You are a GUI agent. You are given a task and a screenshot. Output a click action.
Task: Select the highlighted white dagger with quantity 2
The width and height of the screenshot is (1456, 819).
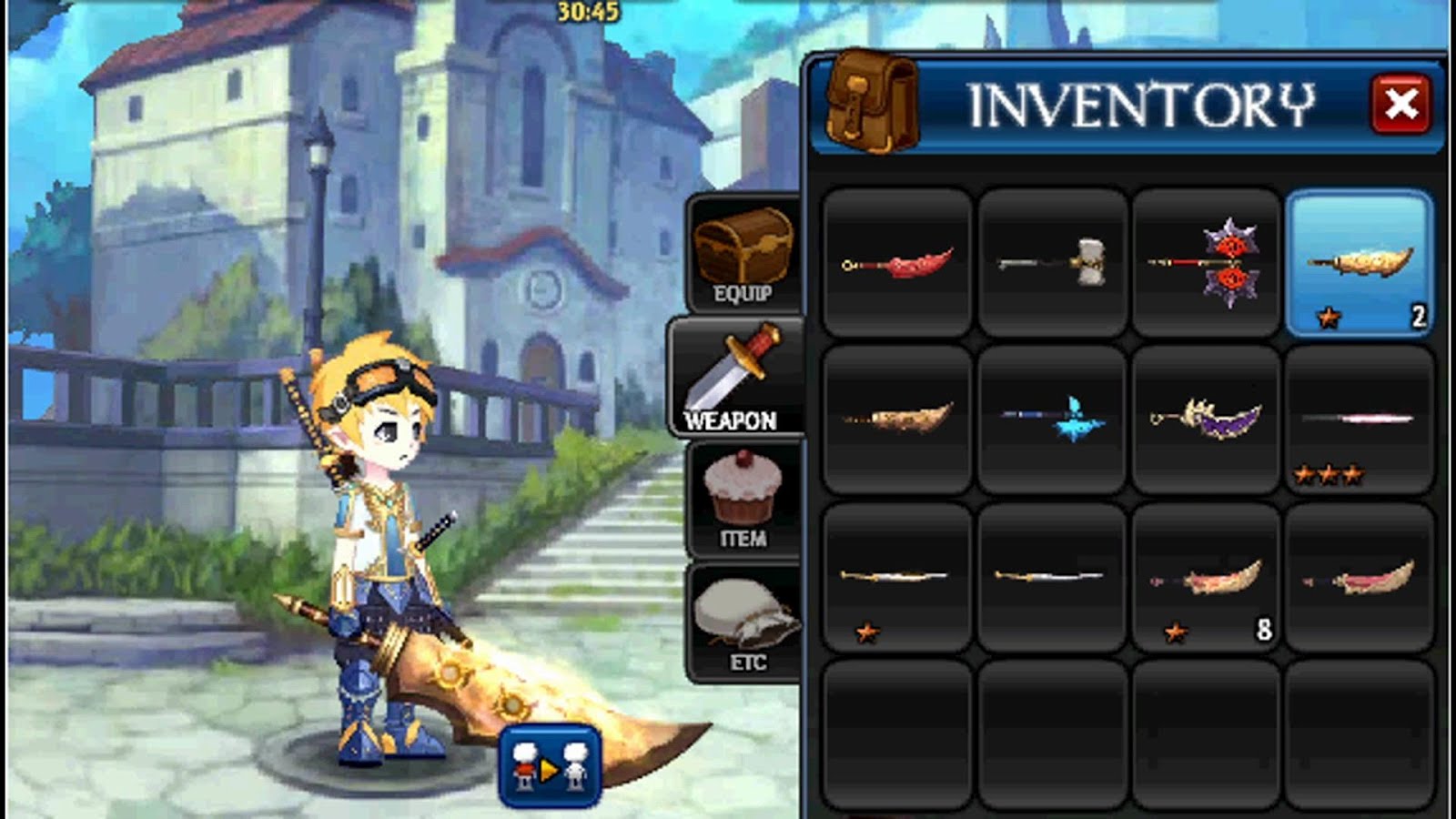(x=1358, y=259)
